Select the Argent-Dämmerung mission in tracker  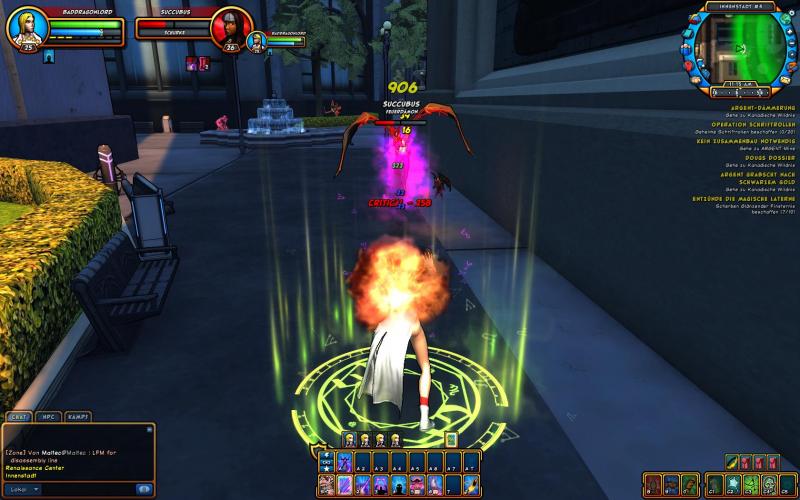tap(763, 107)
